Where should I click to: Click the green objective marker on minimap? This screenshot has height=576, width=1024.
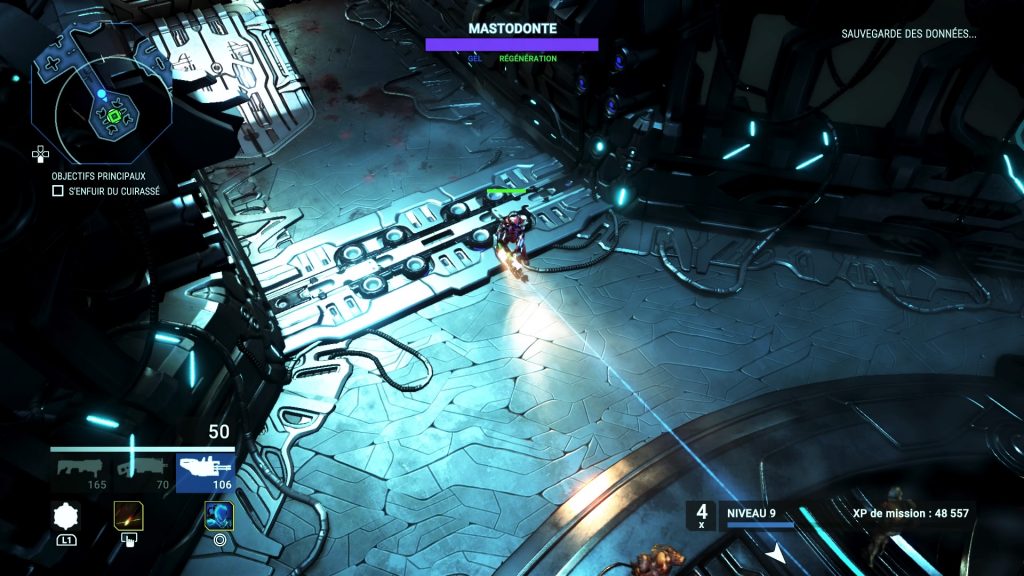coord(113,117)
